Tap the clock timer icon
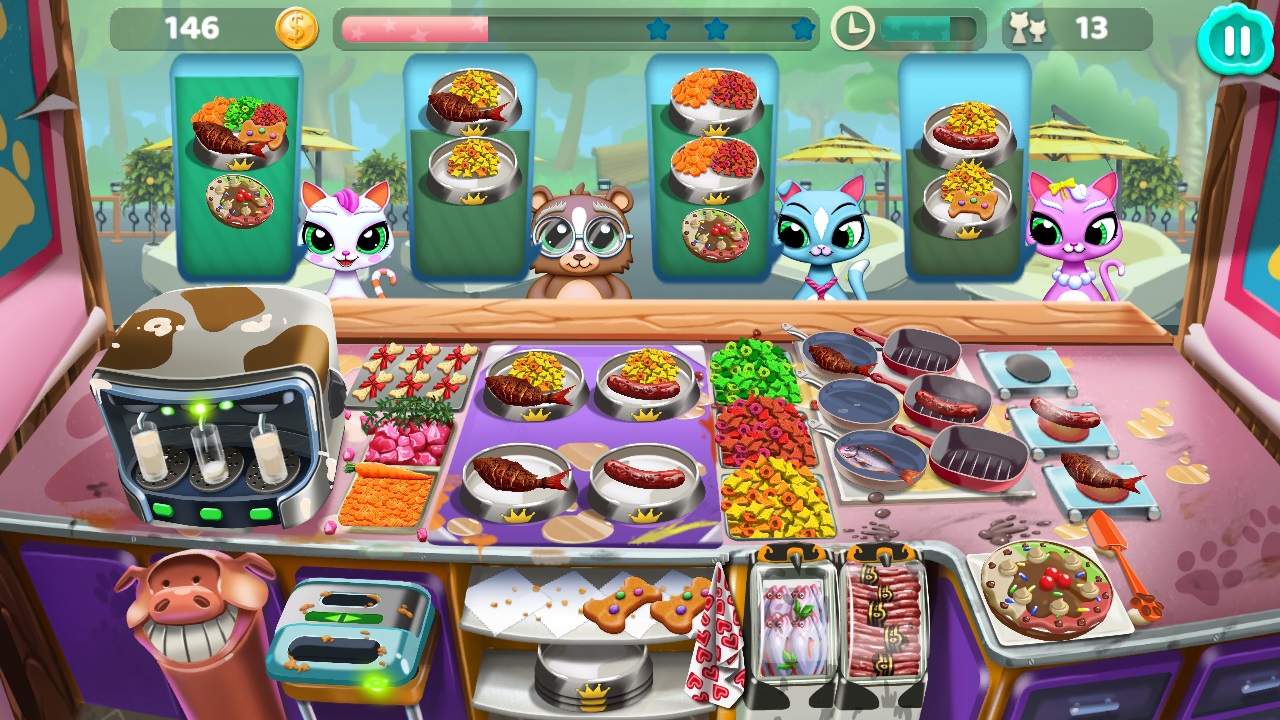The image size is (1280, 720). (x=851, y=28)
